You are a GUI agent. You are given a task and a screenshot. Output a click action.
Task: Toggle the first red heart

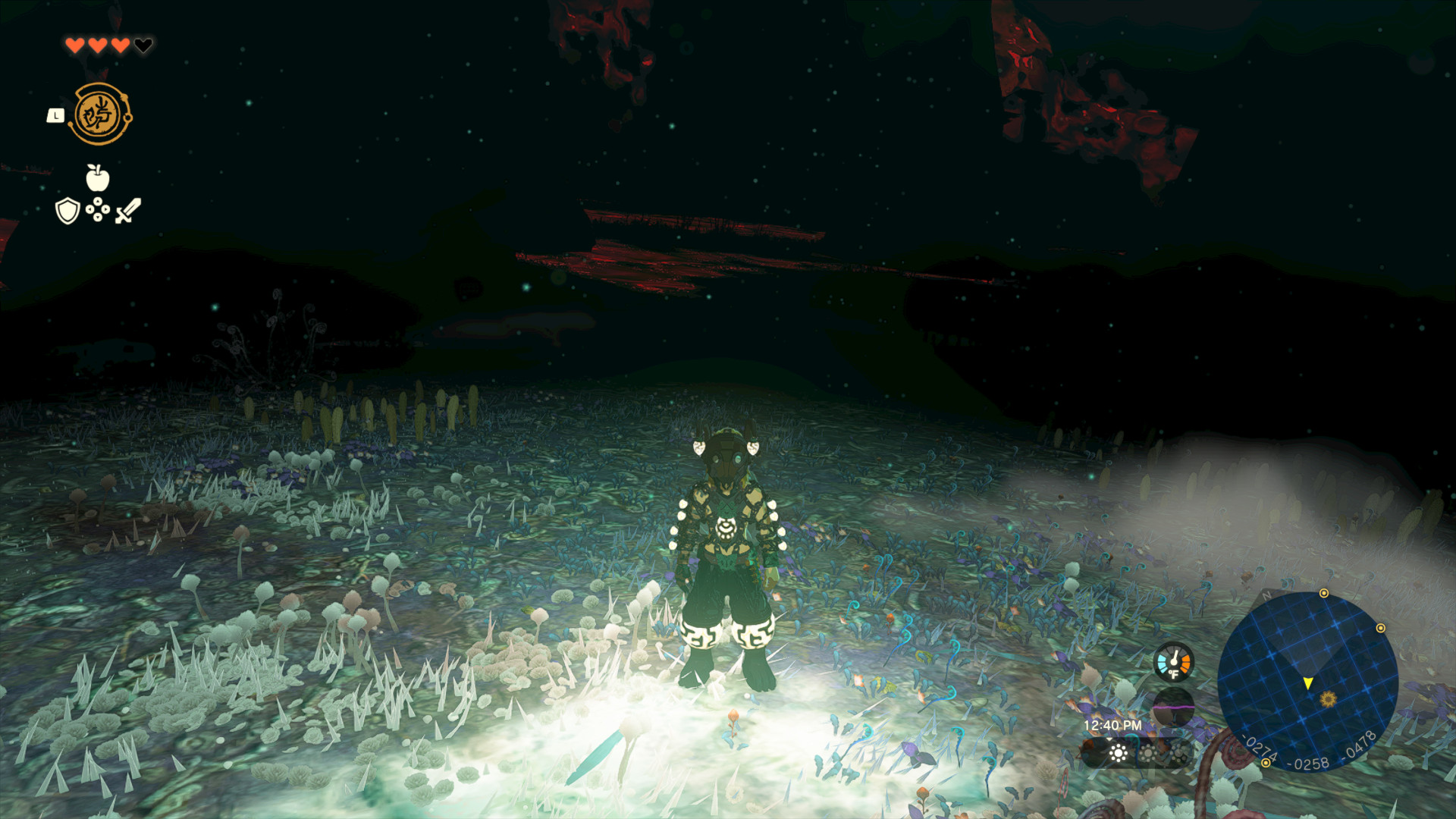[76, 45]
